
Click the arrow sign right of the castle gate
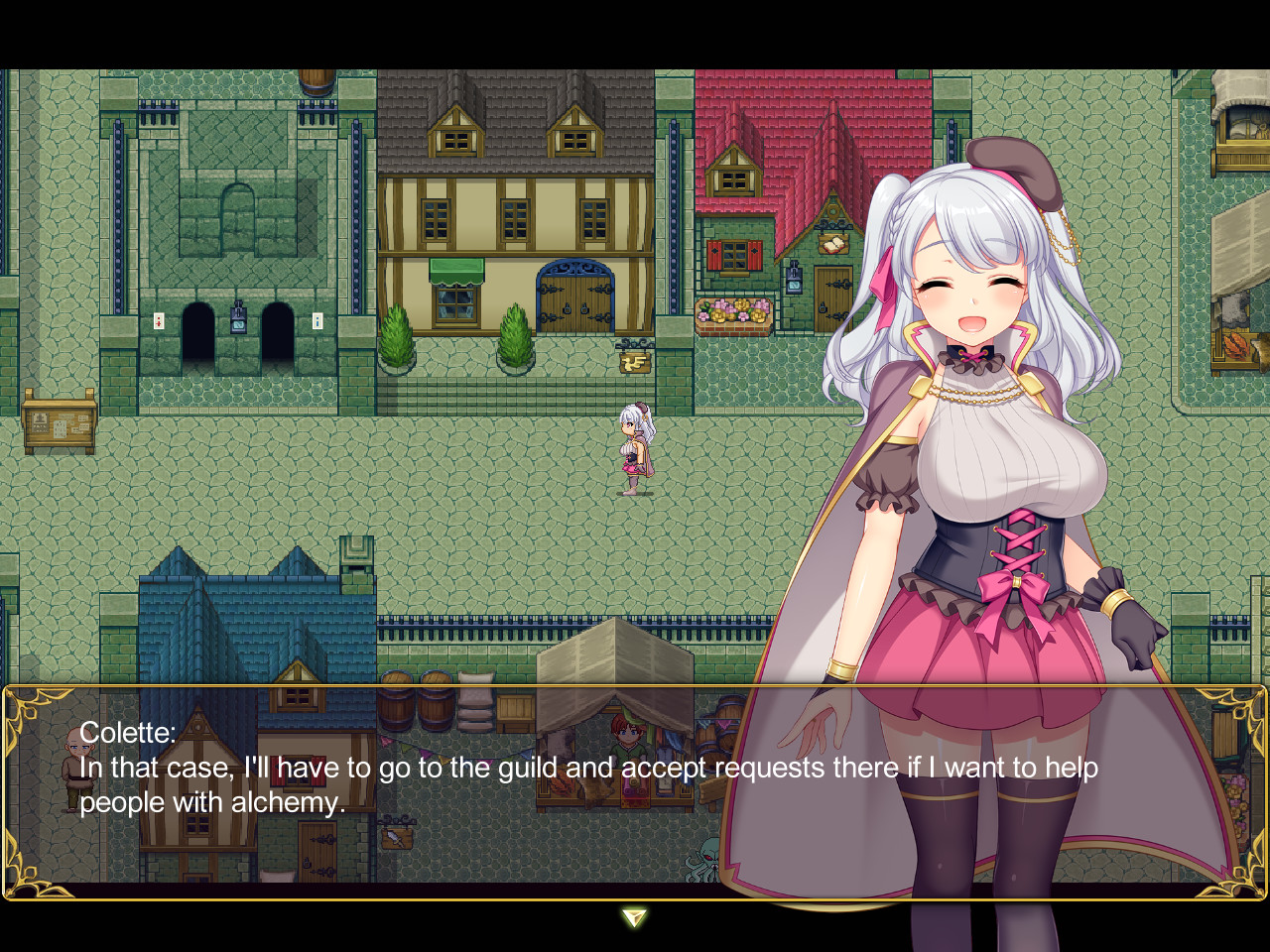[x=316, y=320]
